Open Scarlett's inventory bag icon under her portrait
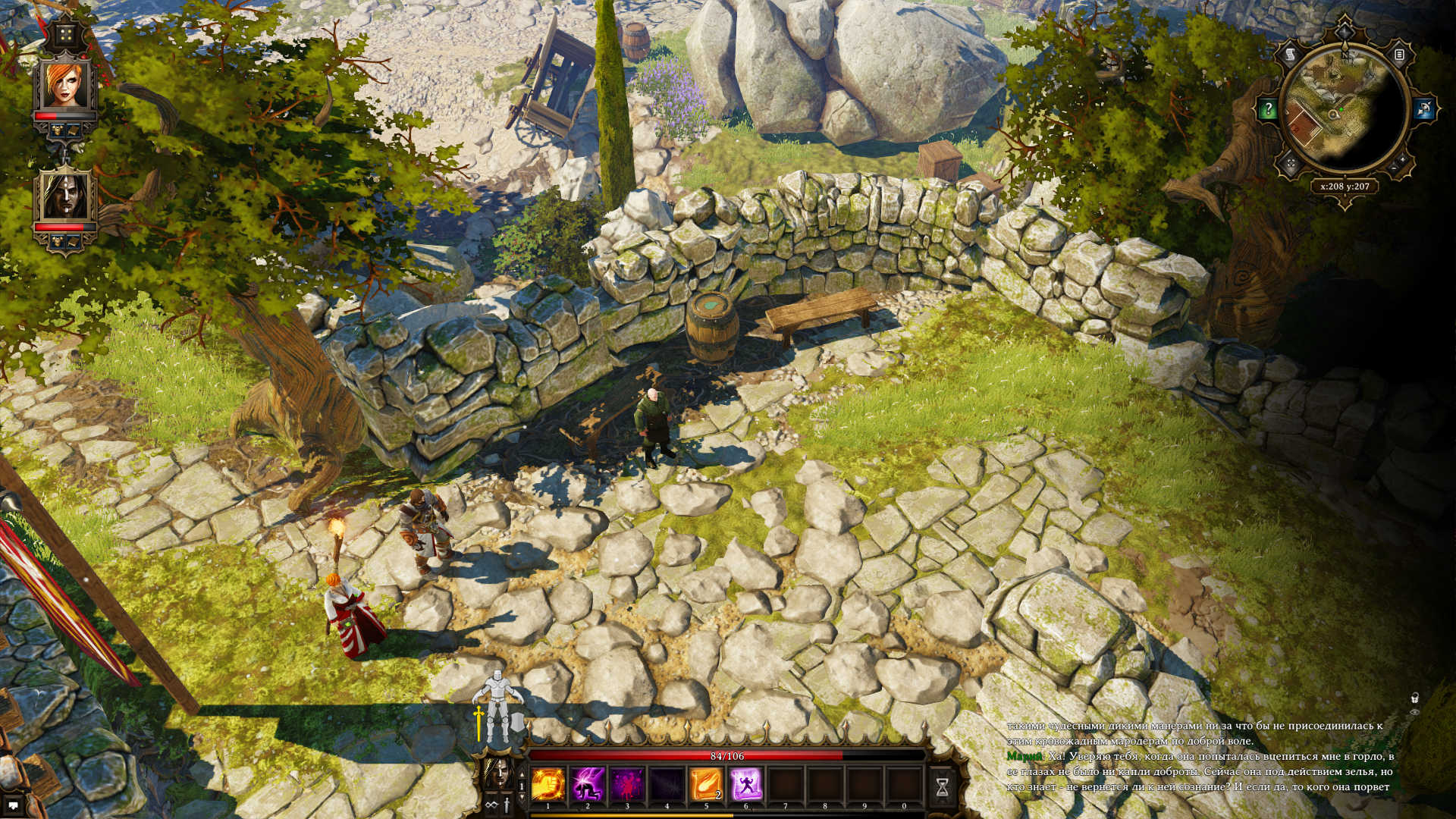This screenshot has height=819, width=1456. (x=72, y=130)
